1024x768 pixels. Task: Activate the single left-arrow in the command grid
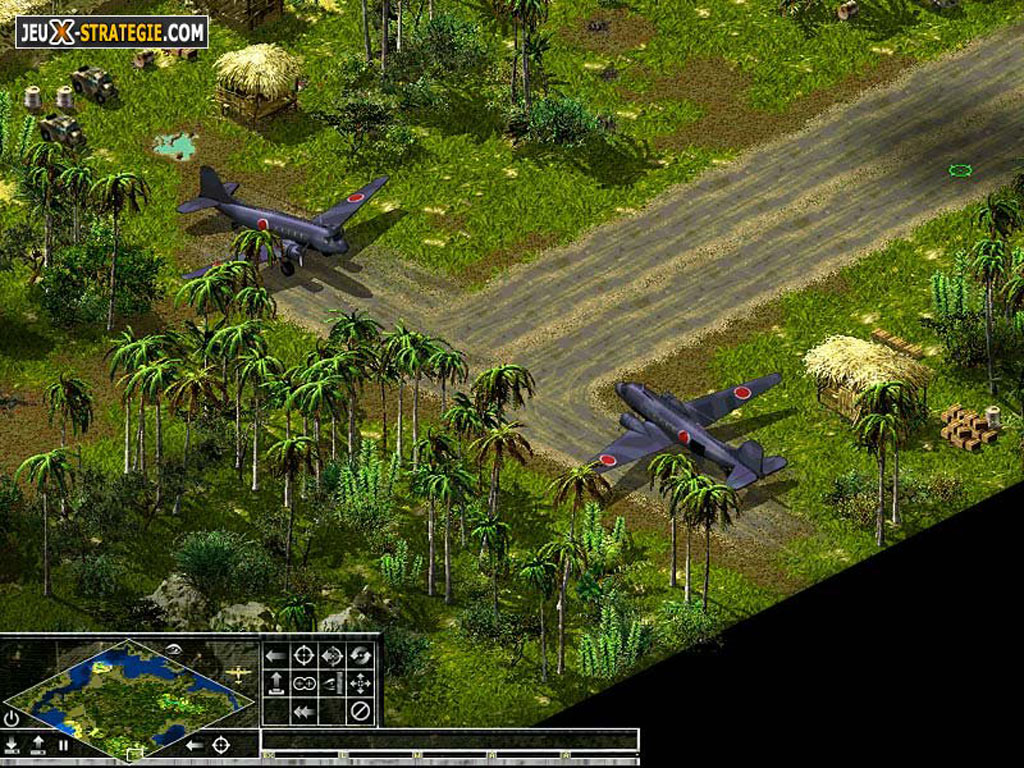click(276, 656)
